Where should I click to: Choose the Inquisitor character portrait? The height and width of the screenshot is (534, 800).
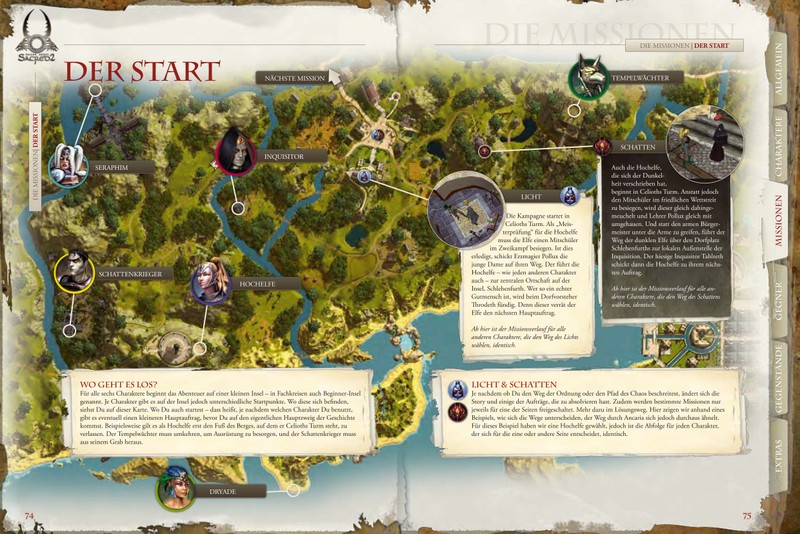point(236,152)
